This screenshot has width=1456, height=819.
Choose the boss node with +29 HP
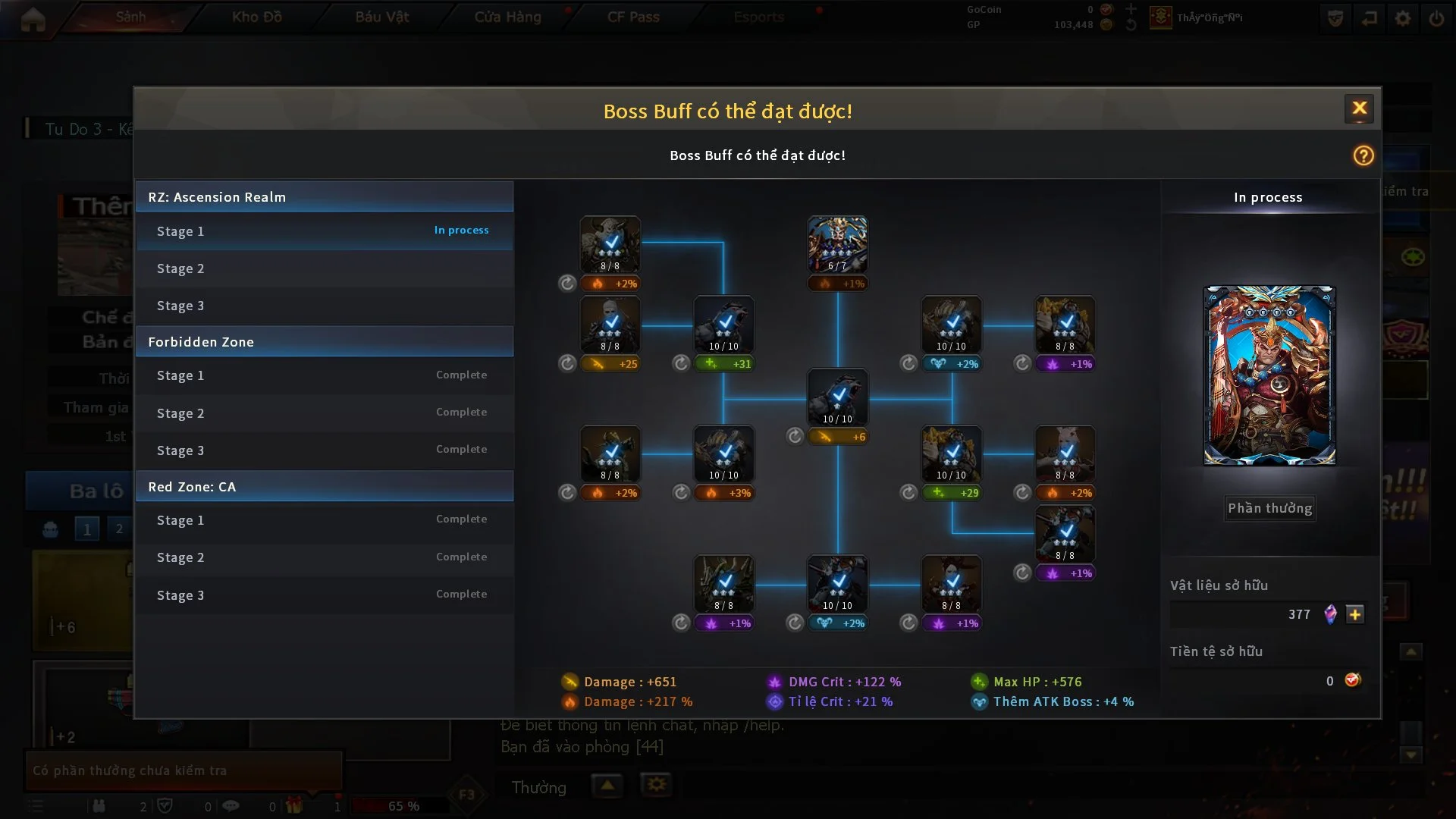click(x=951, y=453)
